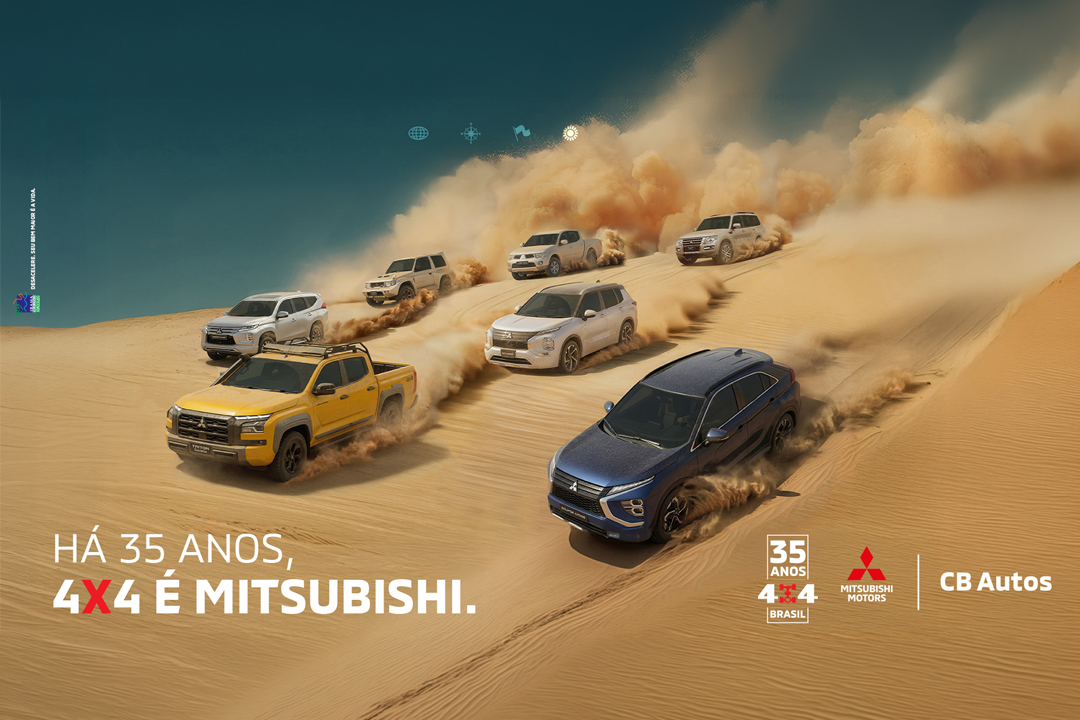Screen dimensions: 1080x720
Task: Choose the waving flag icon
Action: click(521, 132)
